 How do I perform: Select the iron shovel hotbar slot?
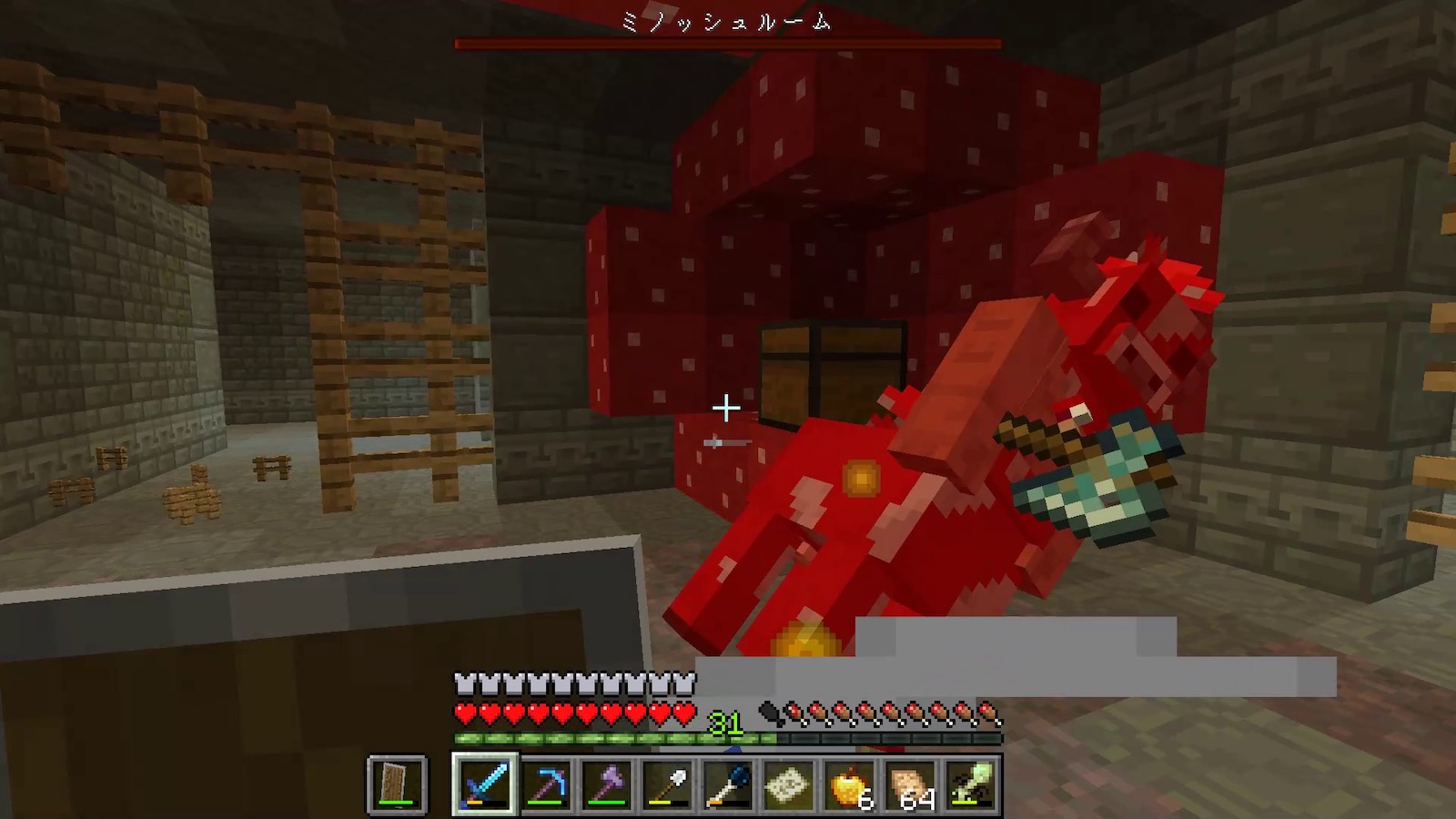pos(668,784)
